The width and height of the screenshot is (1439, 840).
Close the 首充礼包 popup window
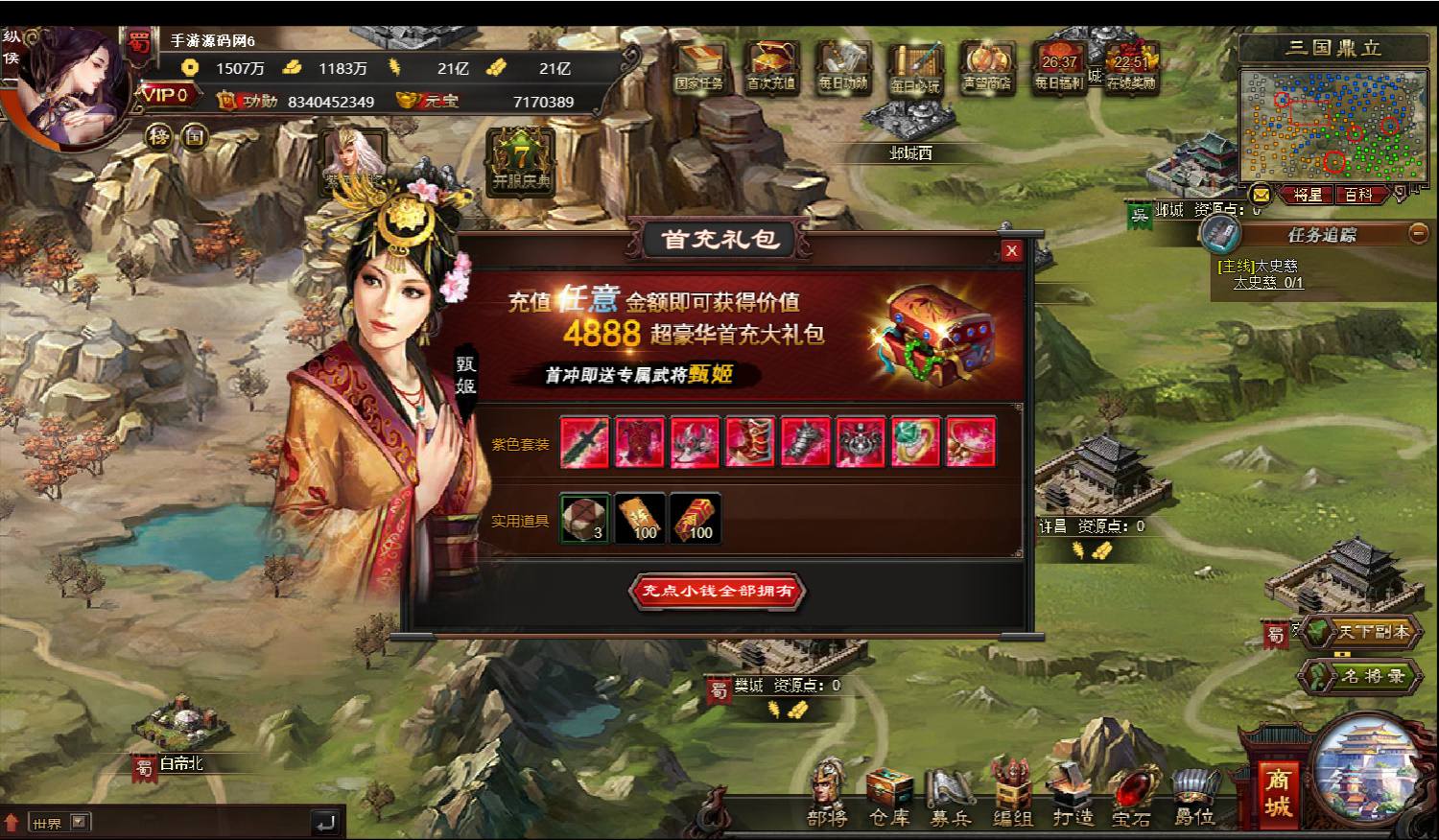tap(1011, 251)
